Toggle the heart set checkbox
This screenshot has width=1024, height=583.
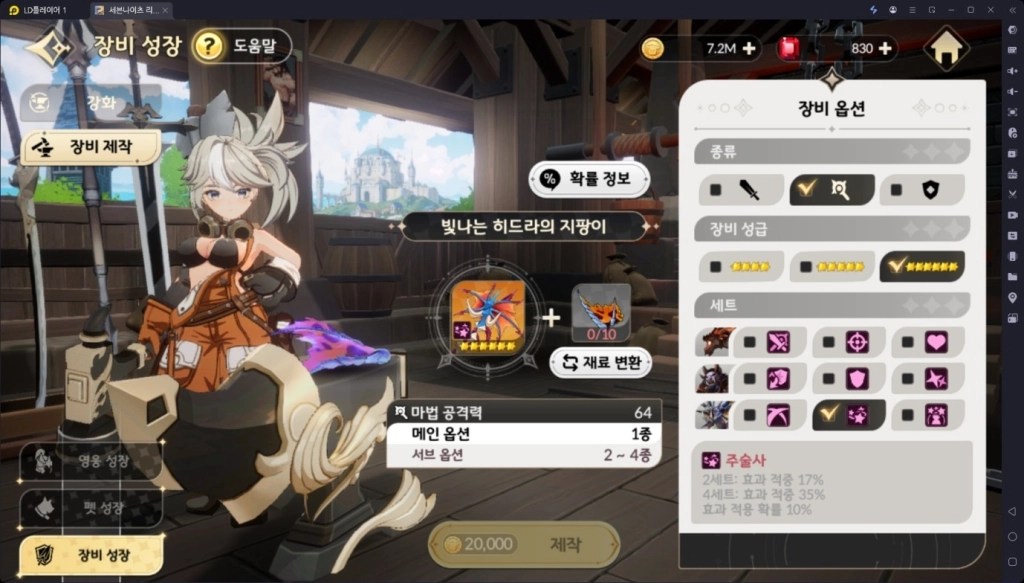click(908, 342)
